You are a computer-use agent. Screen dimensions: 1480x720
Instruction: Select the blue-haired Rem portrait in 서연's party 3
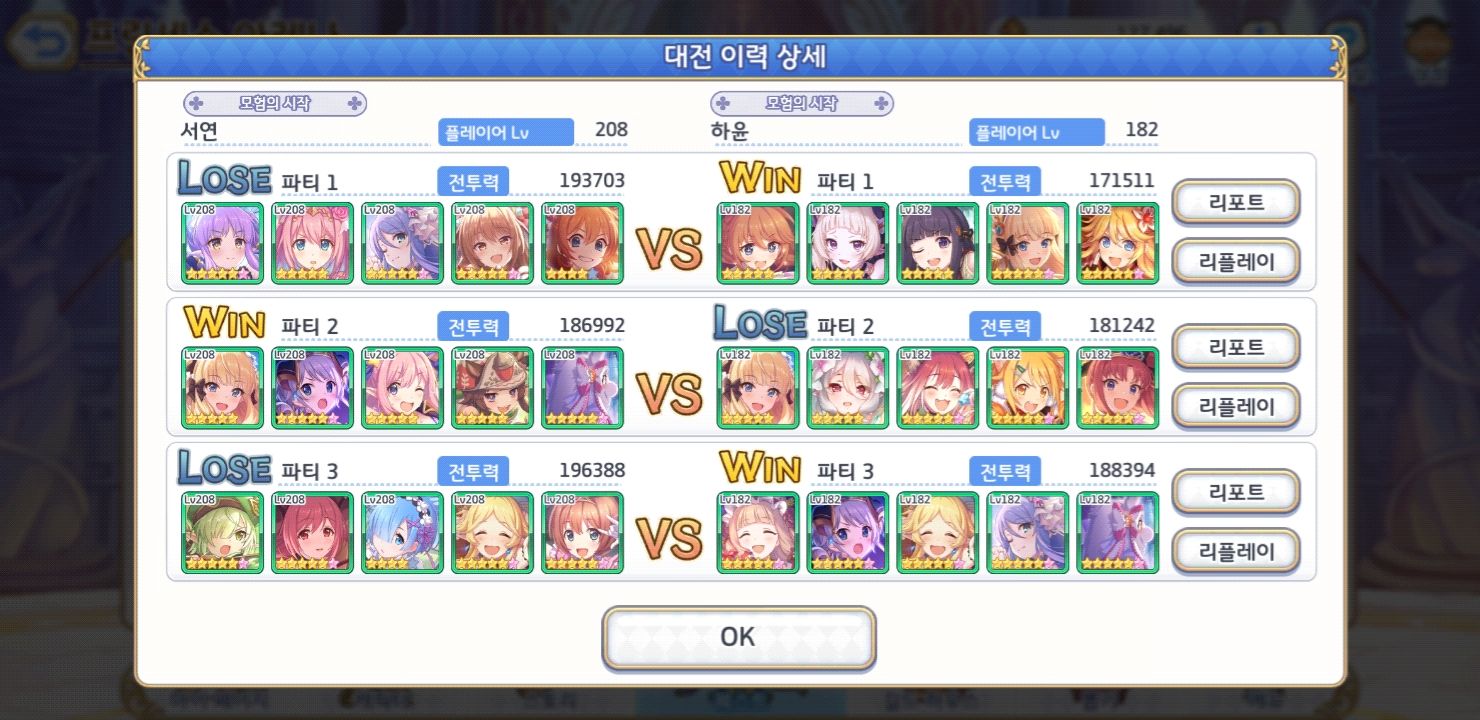pos(402,533)
